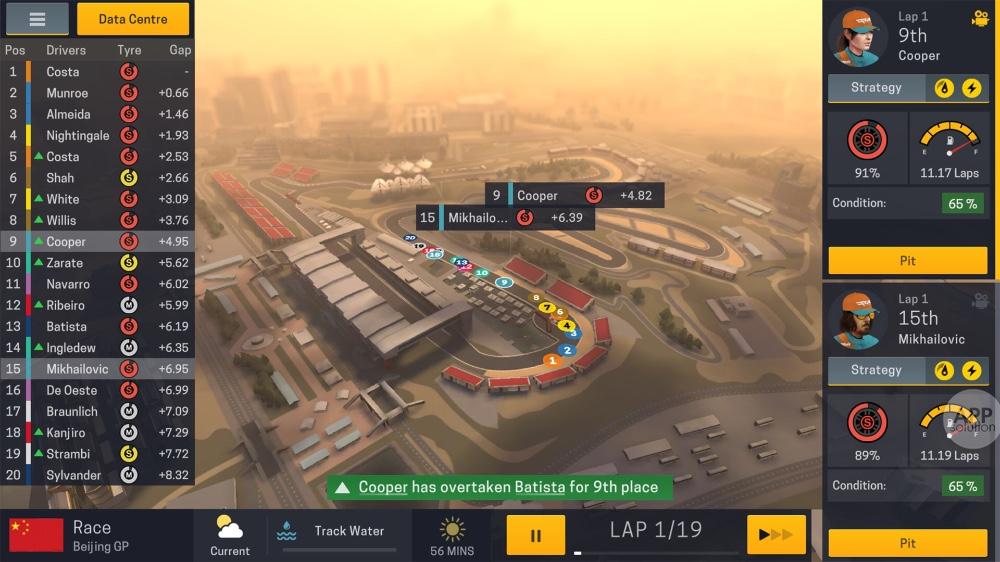Viewport: 1000px width, 562px height.
Task: Select Sylvander's standings row
Action: pos(97,475)
